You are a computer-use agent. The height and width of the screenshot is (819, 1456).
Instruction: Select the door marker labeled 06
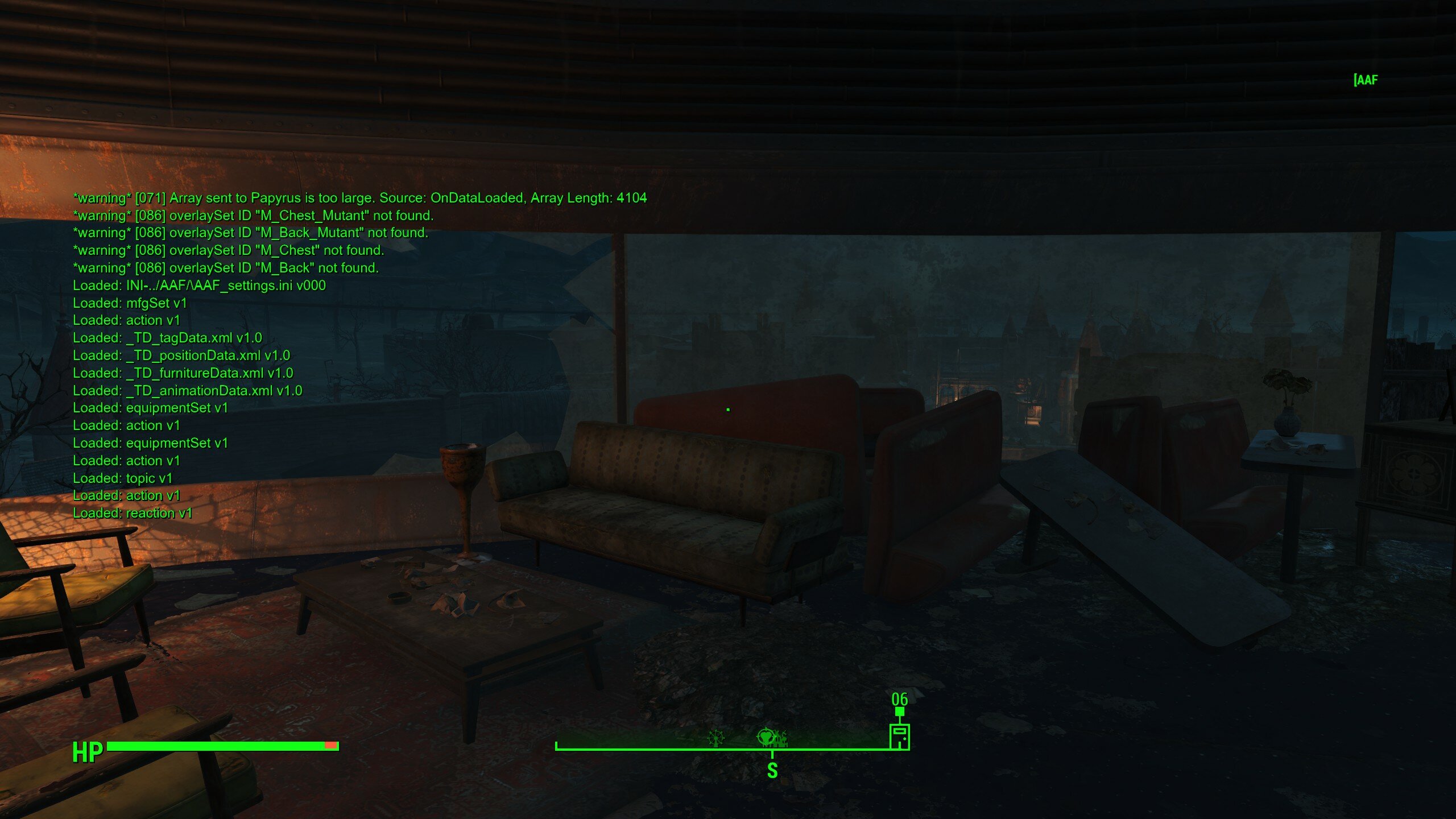899,736
